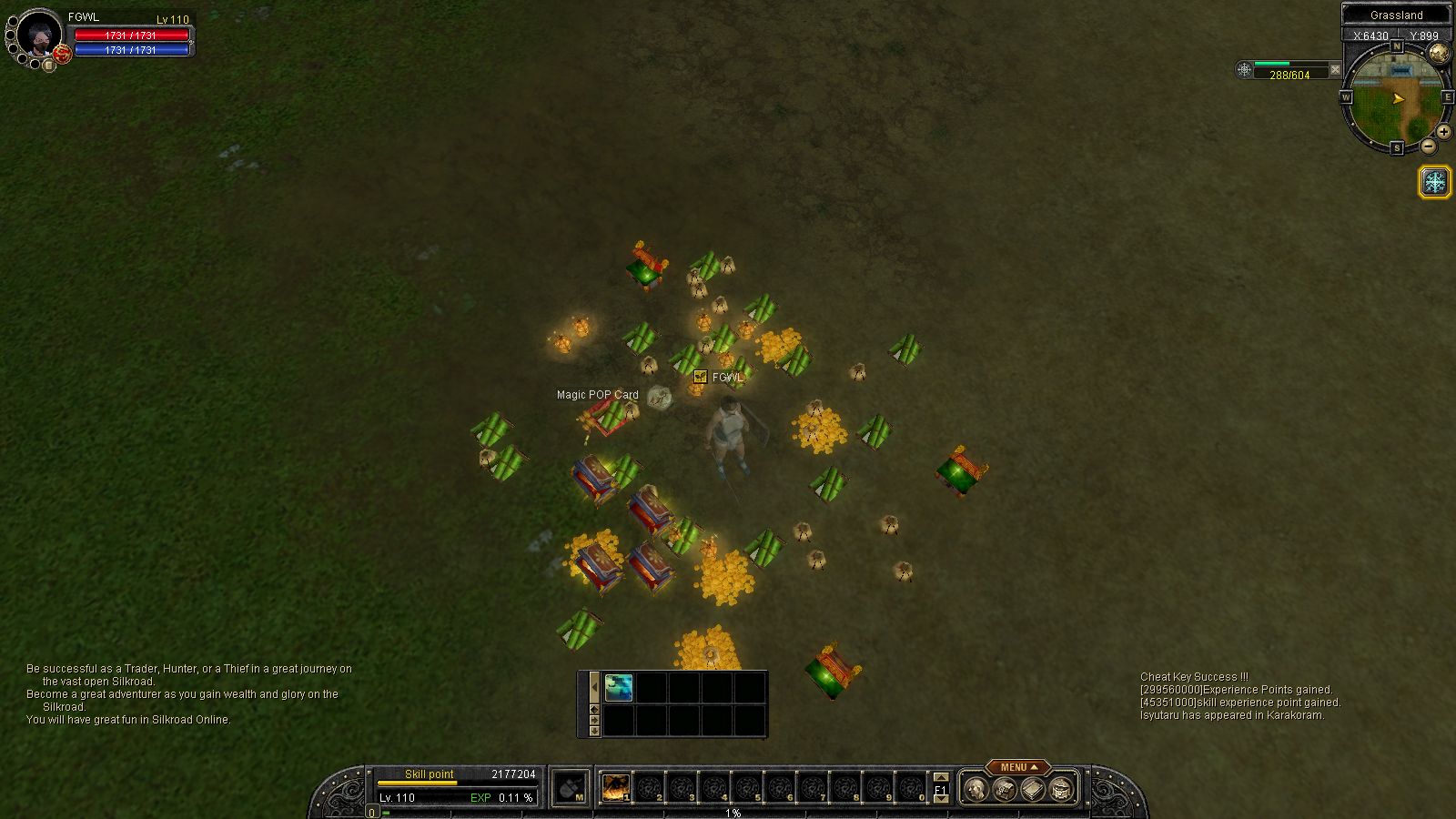Click the character face icon in the menu panel
Viewport: 1456px width, 819px height.
976,788
